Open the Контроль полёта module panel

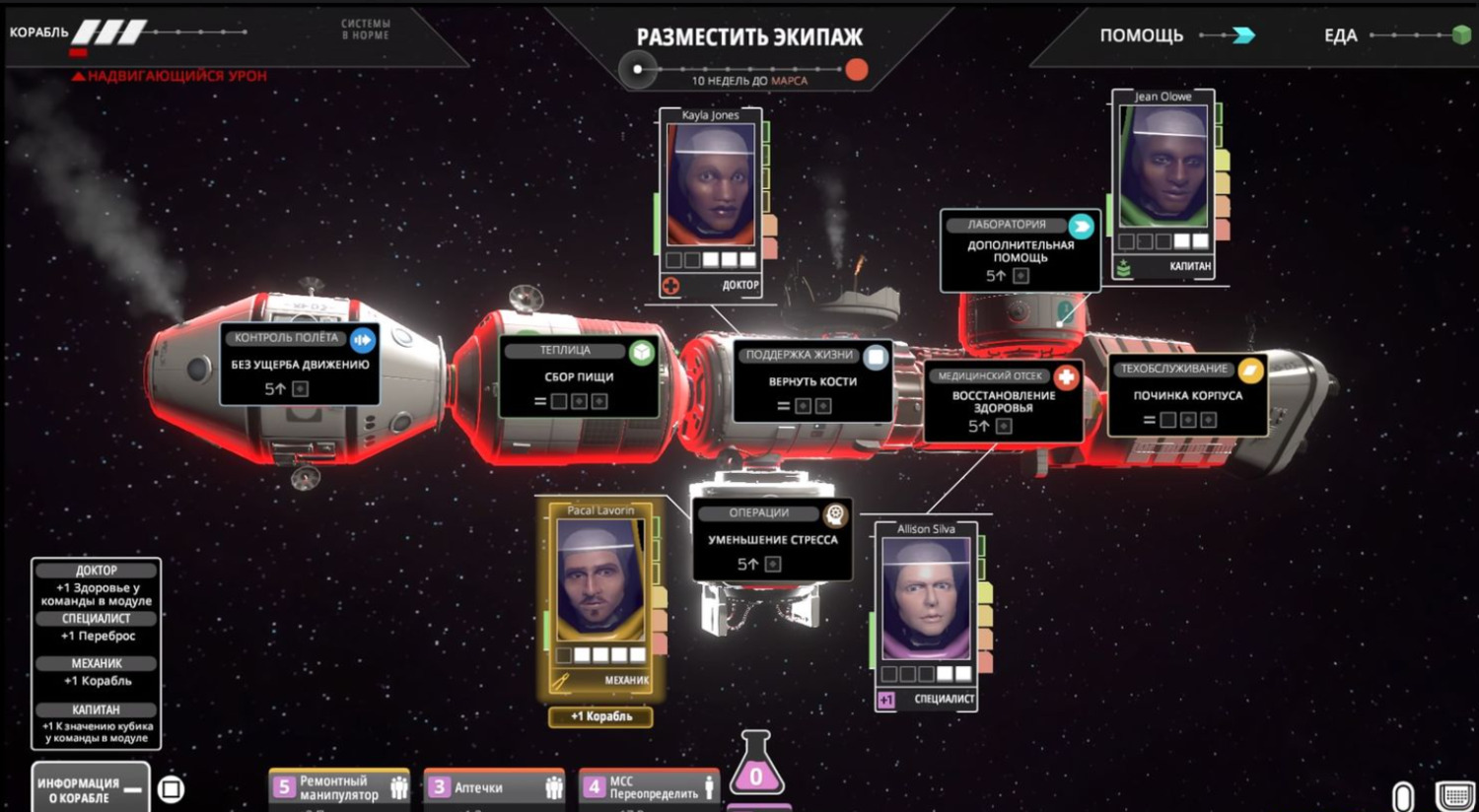[x=300, y=364]
